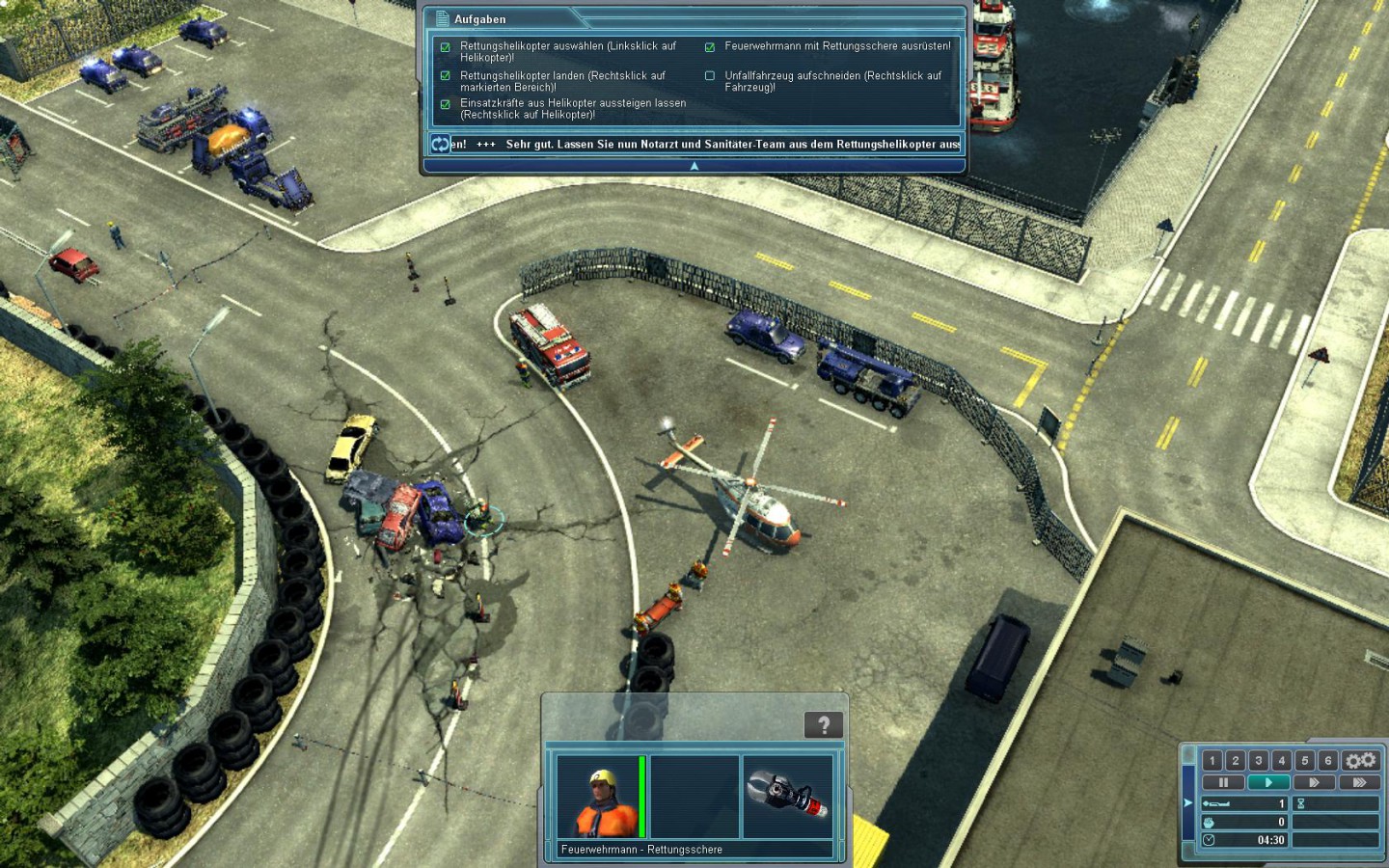1389x868 pixels.
Task: Select unit group 1
Action: tap(1212, 760)
